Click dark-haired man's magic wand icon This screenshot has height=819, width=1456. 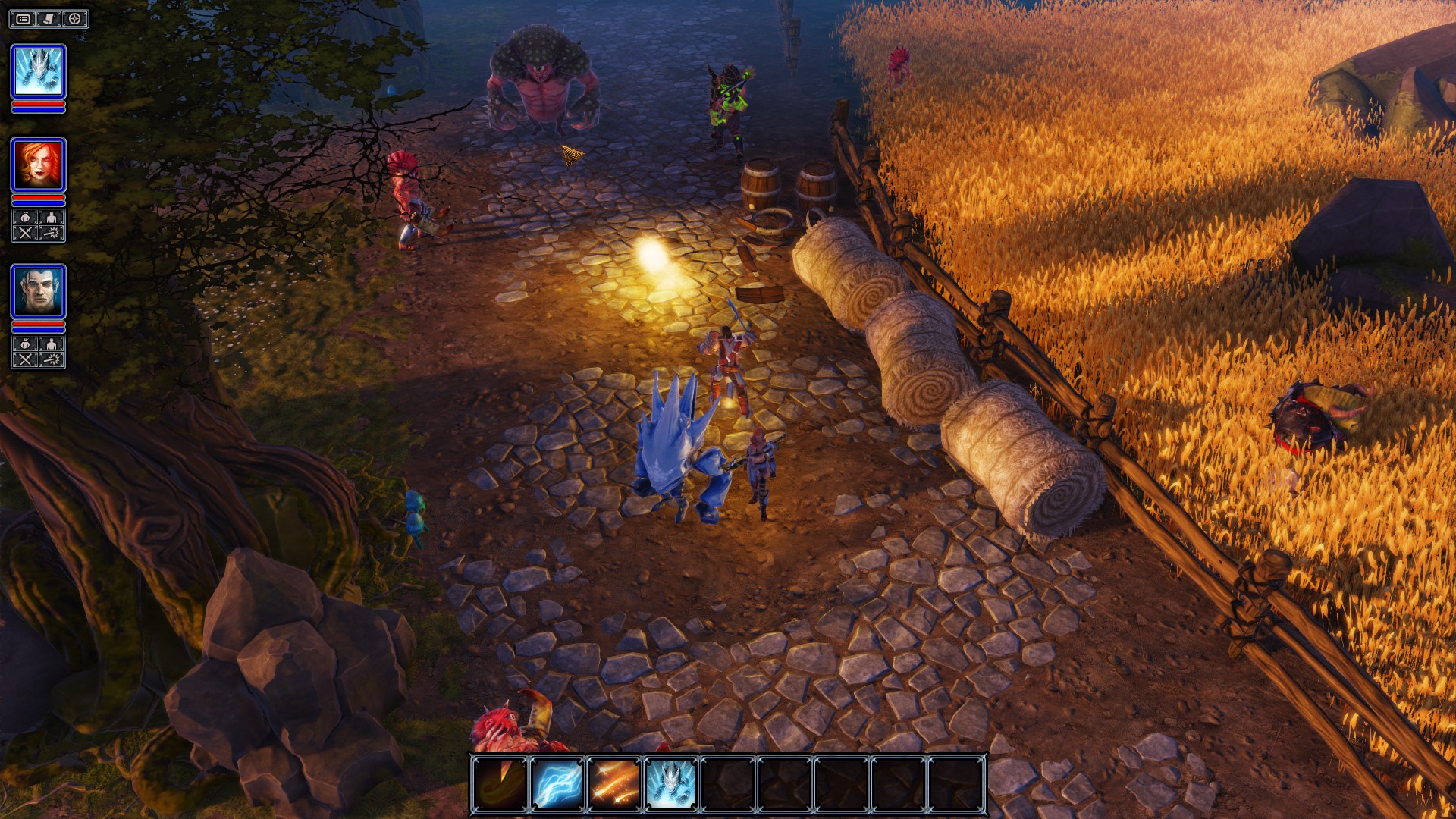52,359
